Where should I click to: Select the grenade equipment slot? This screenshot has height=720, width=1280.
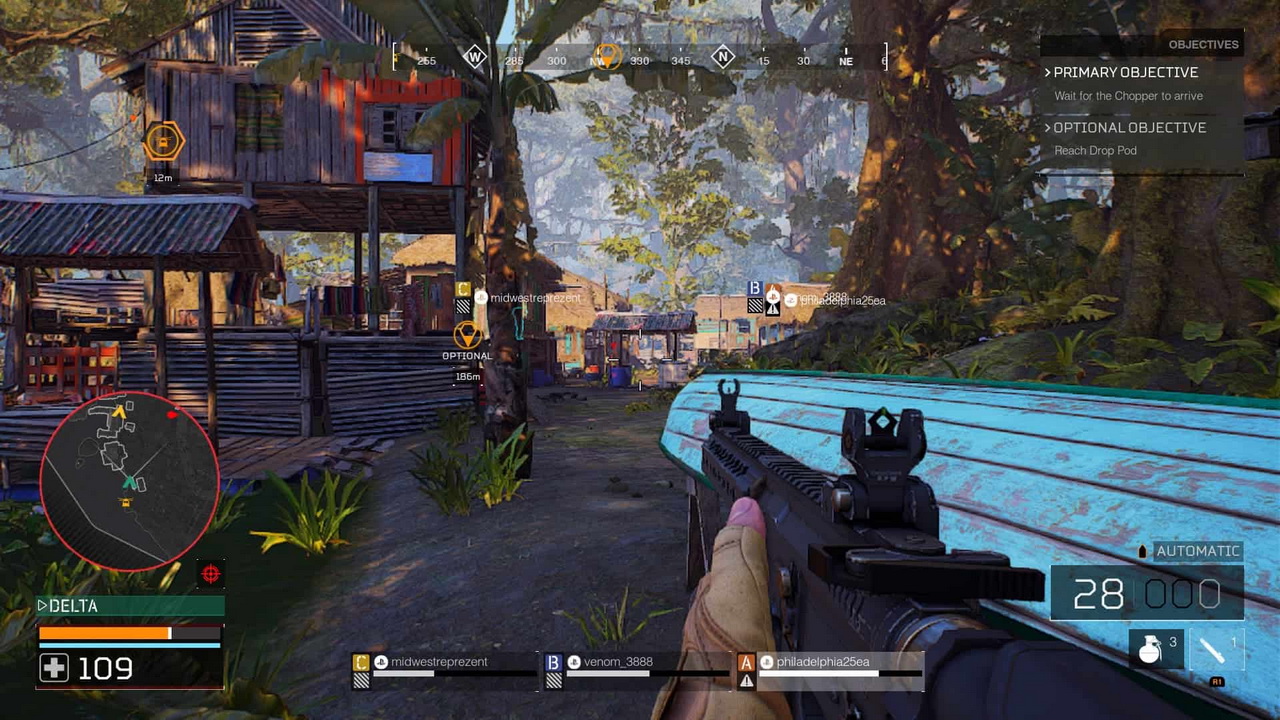tap(1156, 650)
